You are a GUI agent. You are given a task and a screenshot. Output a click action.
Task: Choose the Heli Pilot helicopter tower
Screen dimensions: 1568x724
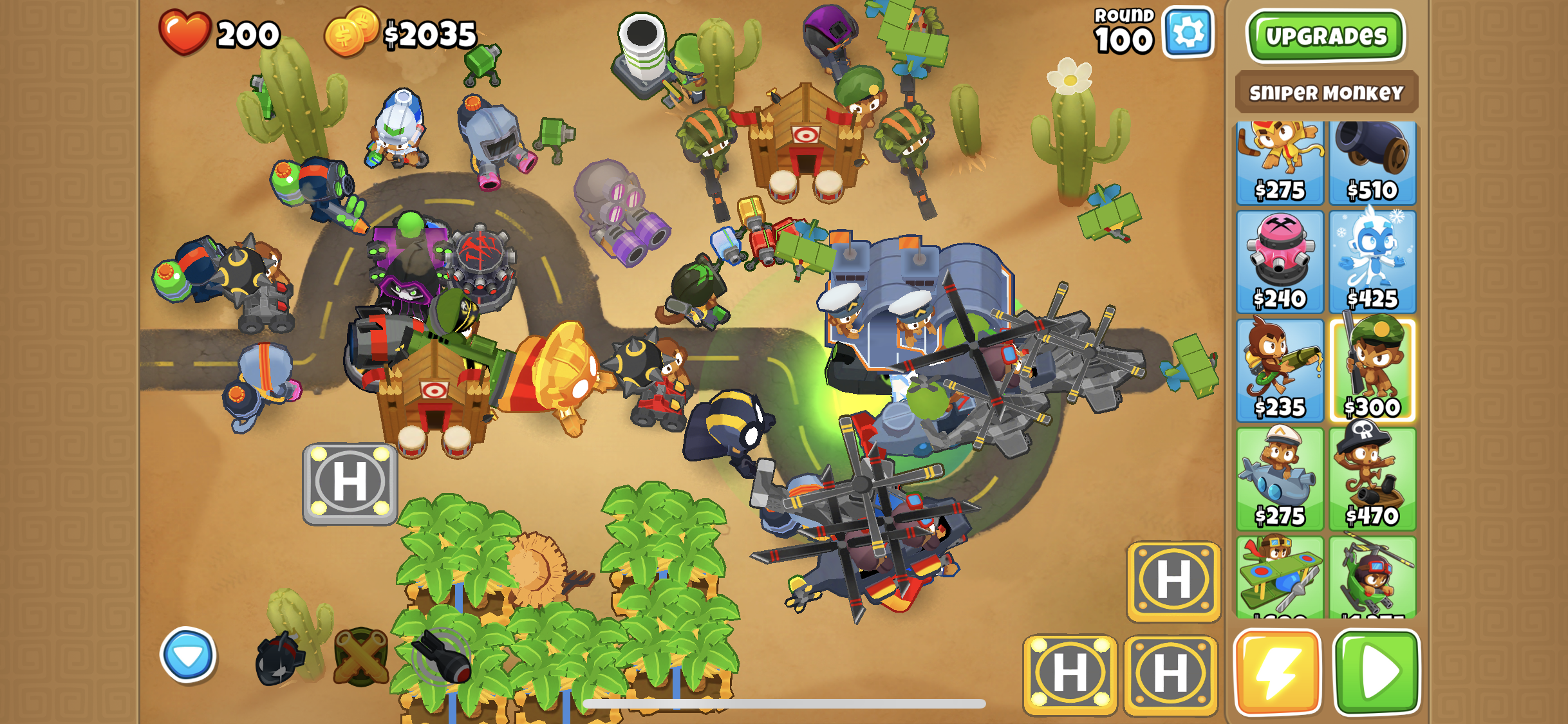click(1372, 576)
